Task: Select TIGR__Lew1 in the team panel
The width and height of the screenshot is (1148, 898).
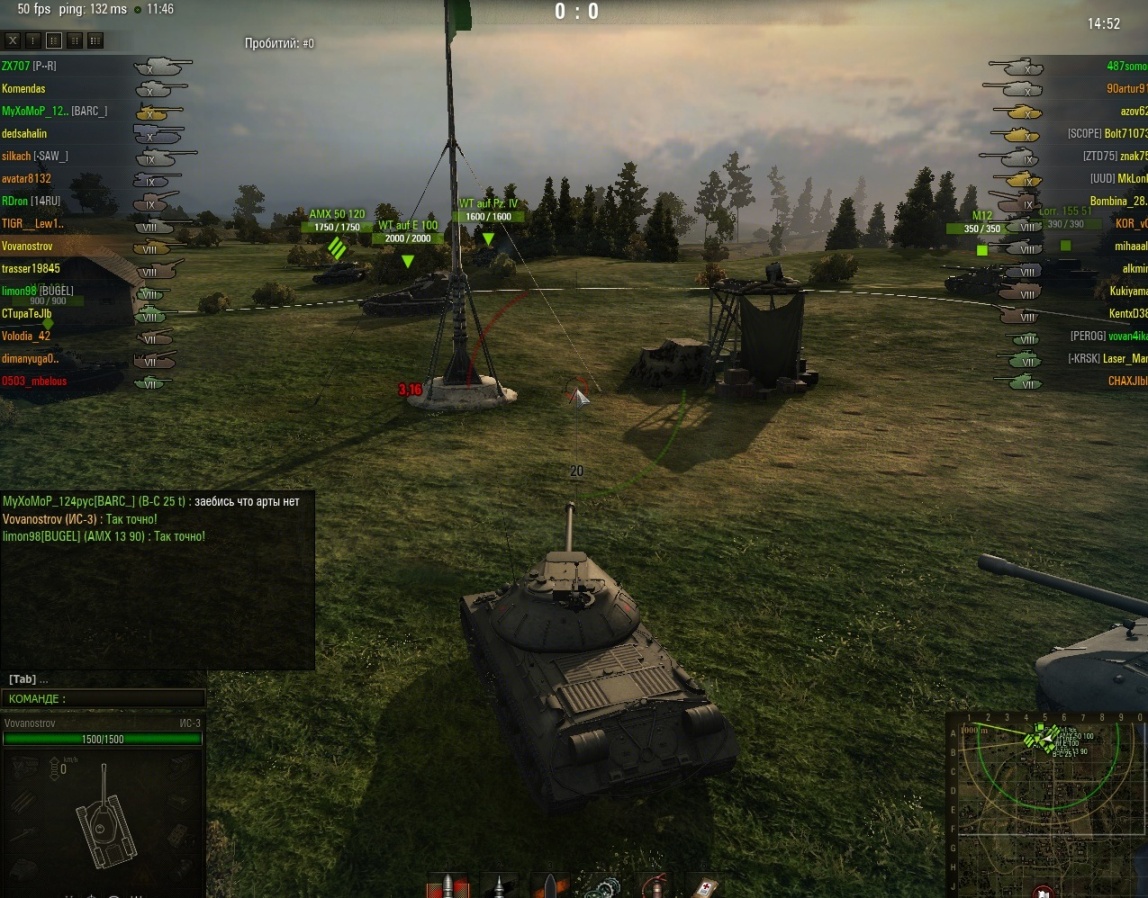Action: (x=32, y=224)
